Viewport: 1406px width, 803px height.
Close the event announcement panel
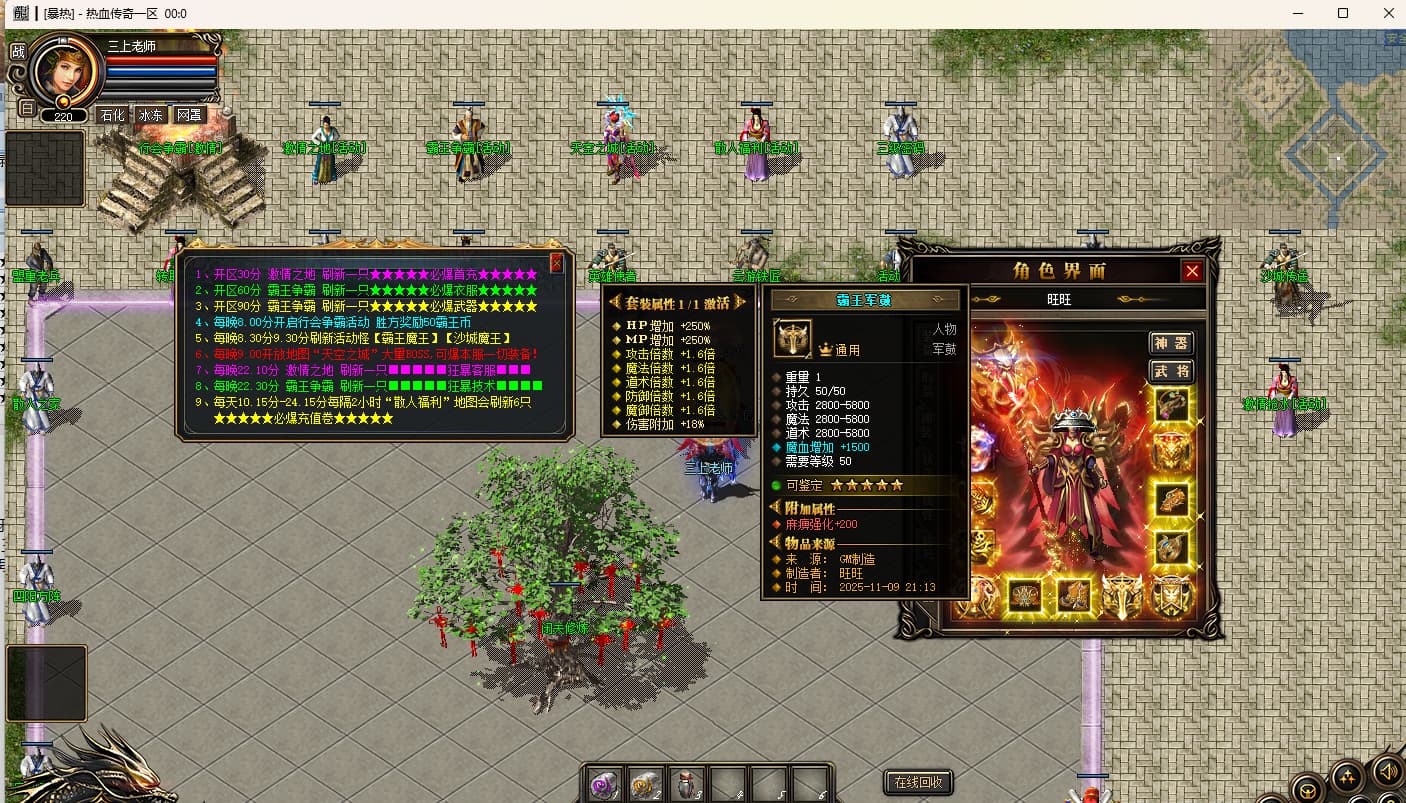[x=557, y=263]
